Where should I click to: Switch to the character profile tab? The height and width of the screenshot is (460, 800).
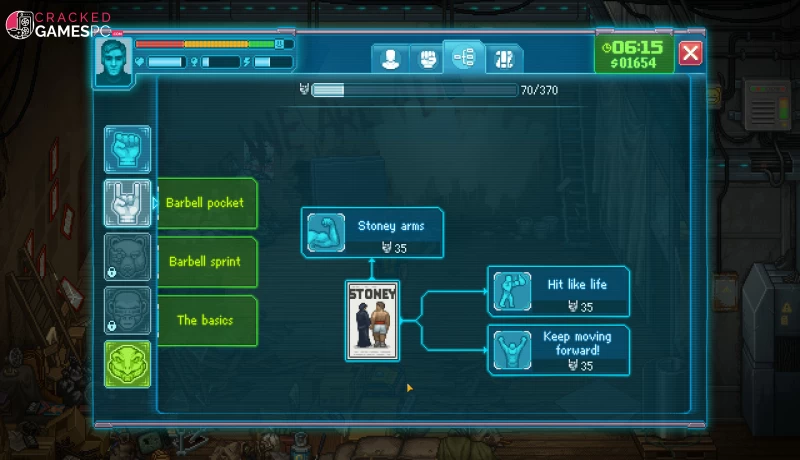[x=390, y=58]
